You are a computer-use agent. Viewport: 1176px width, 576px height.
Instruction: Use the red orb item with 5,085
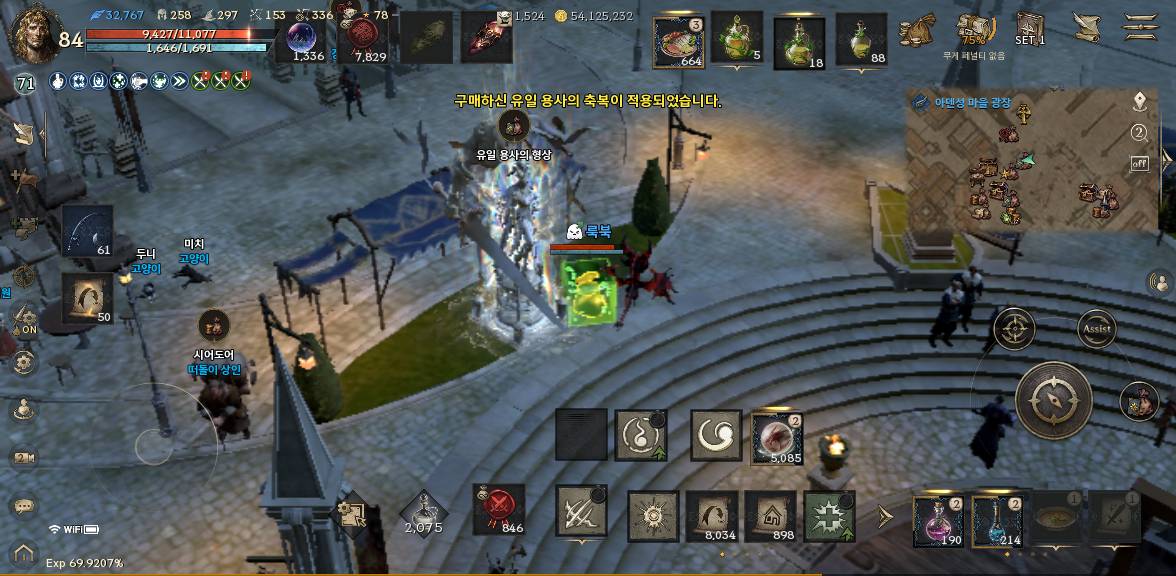point(776,436)
